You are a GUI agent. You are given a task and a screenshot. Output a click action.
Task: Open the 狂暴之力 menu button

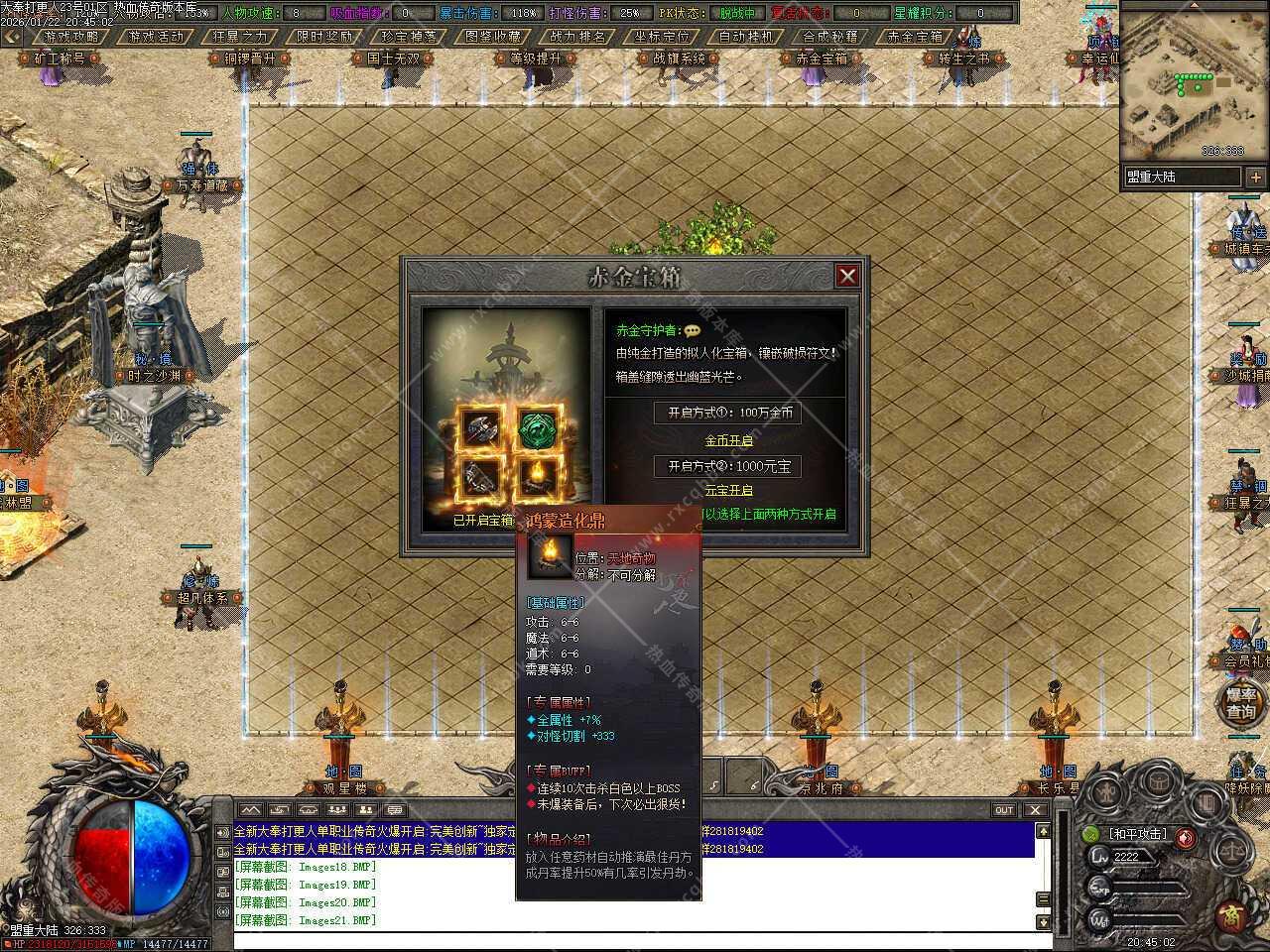click(241, 37)
